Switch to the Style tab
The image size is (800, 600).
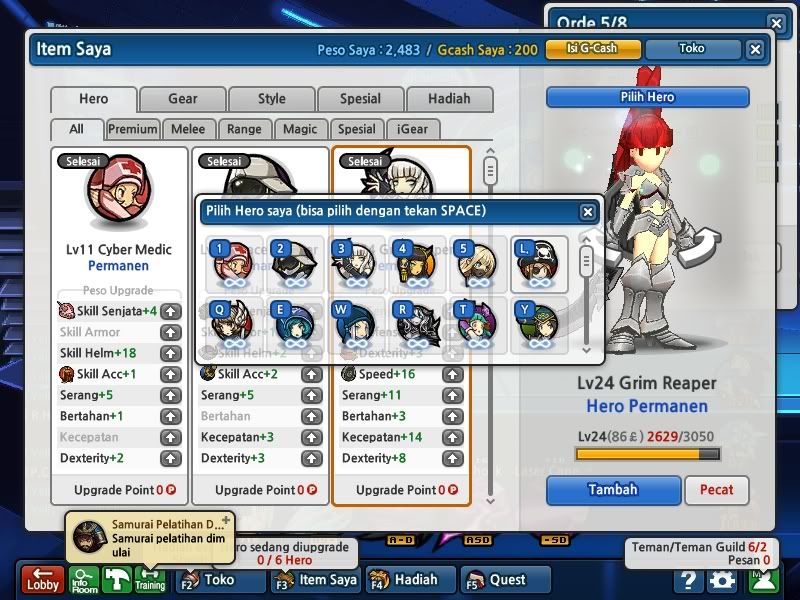tap(271, 99)
